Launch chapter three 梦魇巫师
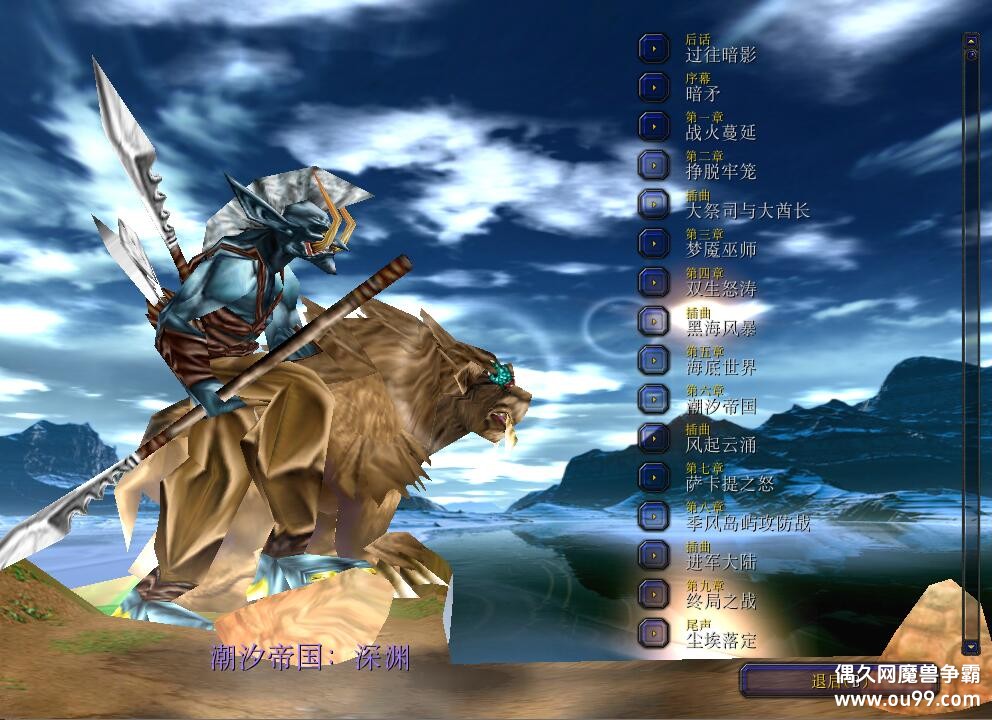The width and height of the screenshot is (992, 720). 654,243
